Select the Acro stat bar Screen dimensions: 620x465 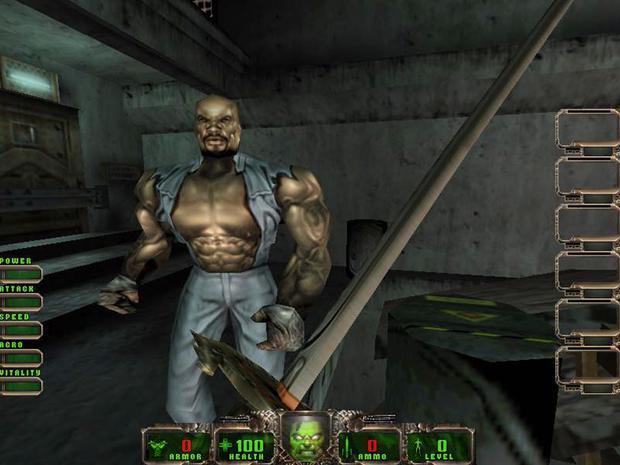pyautogui.click(x=20, y=357)
